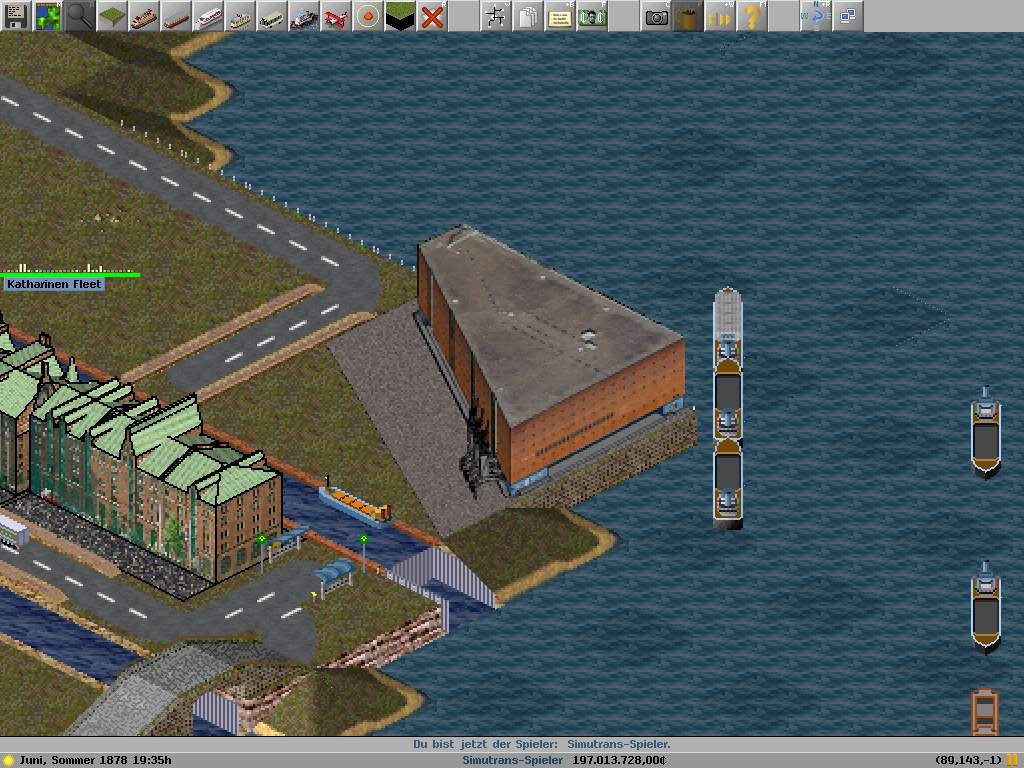
Task: Toggle fast forward with yellow arrows
Action: (x=719, y=16)
